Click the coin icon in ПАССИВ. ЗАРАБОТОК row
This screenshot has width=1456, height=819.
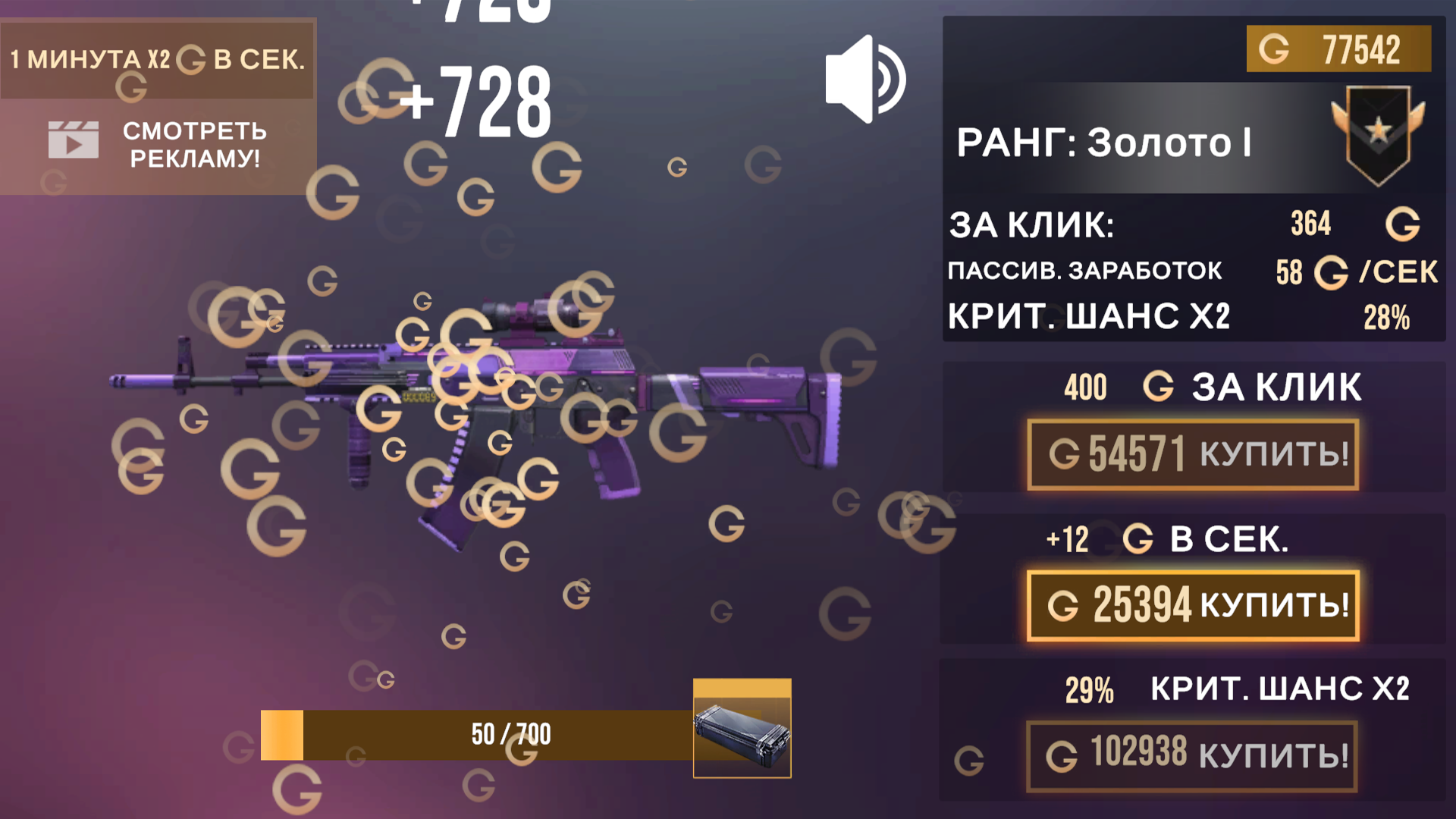click(1331, 272)
